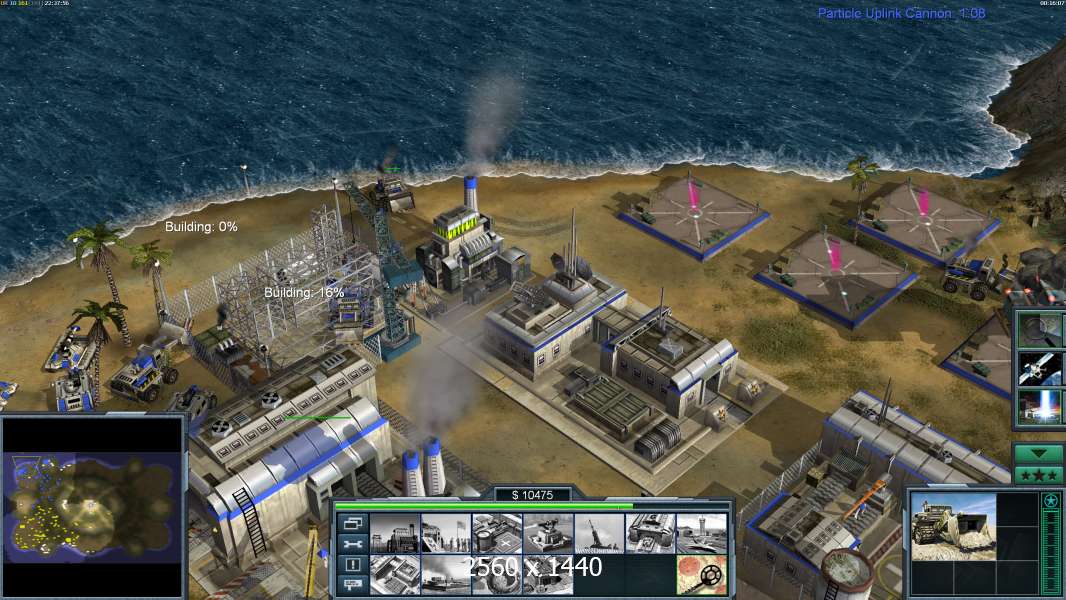1066x600 pixels.
Task: Click the overlapping windows button in command bar
Action: pos(351,524)
